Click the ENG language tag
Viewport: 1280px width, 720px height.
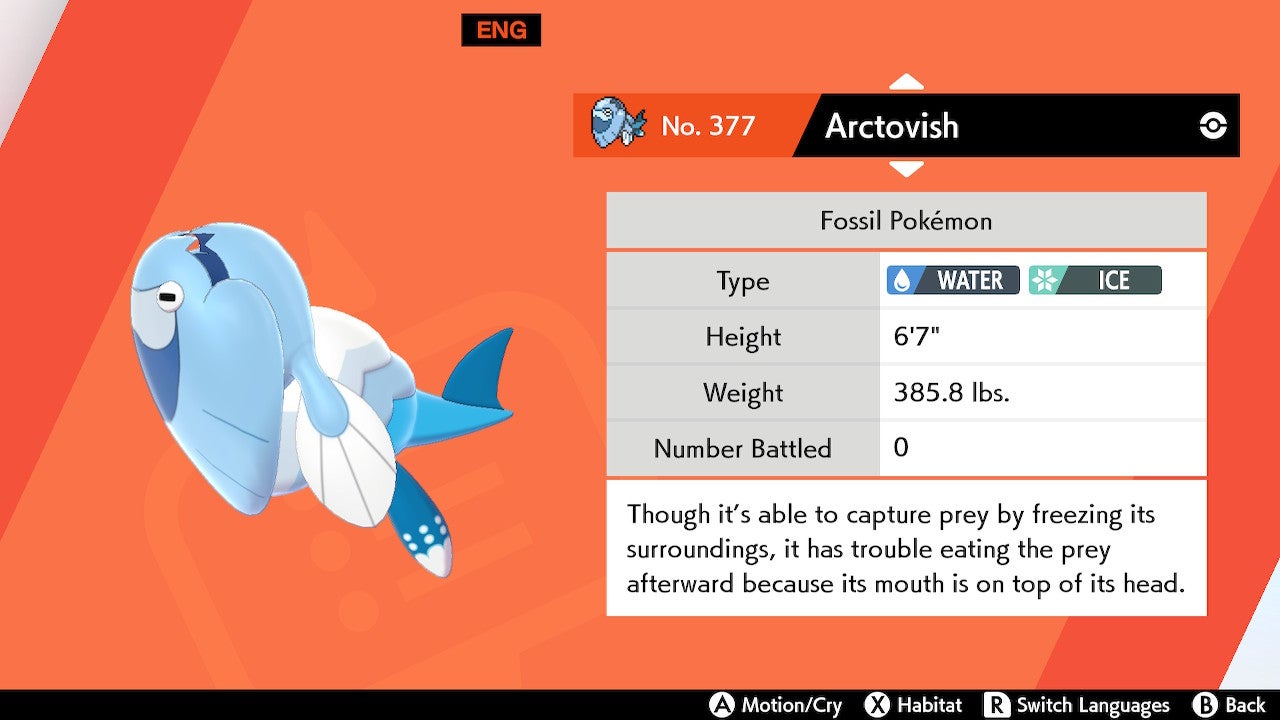(501, 30)
